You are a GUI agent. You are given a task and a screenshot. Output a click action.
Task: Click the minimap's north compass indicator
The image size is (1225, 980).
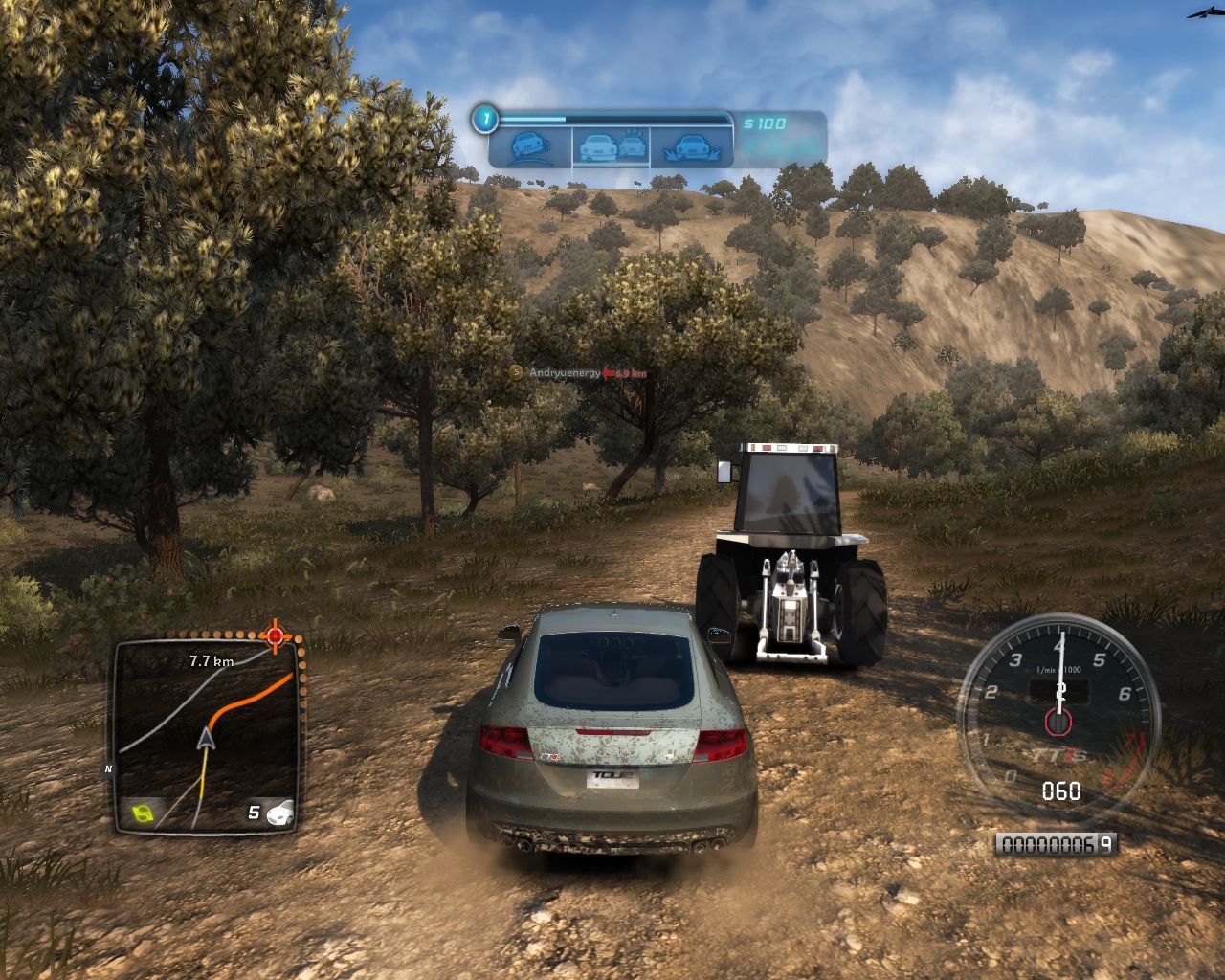(x=109, y=768)
